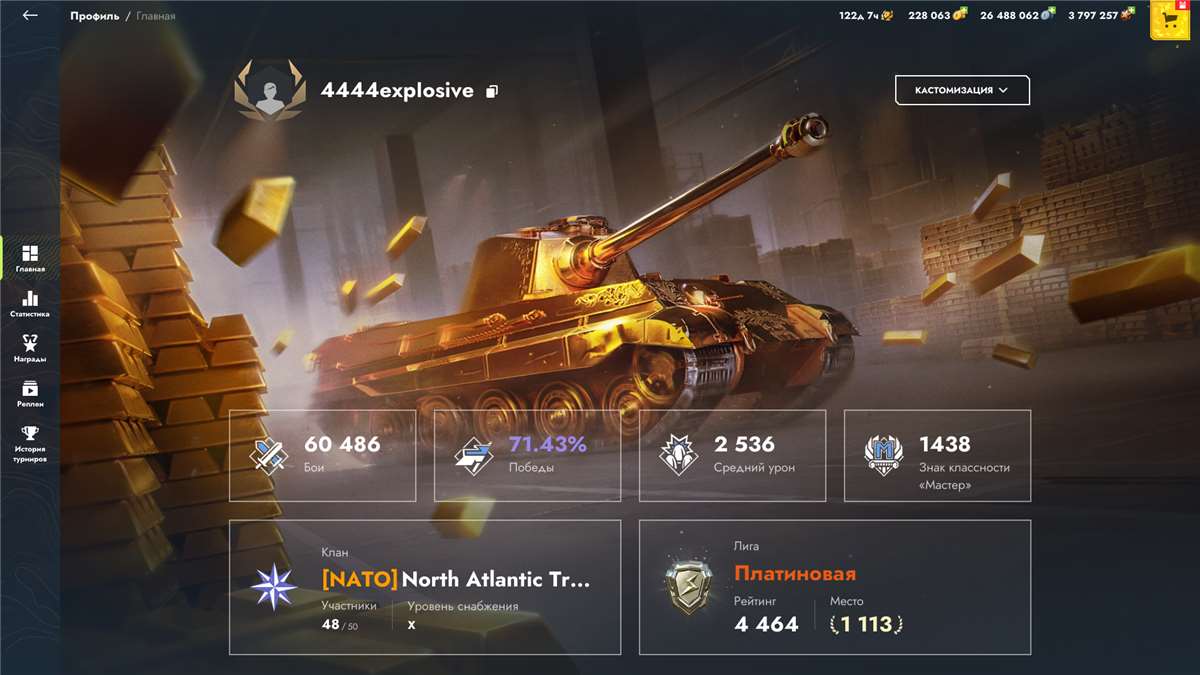1200x675 pixels.
Task: Show the Награды section
Action: click(x=30, y=348)
